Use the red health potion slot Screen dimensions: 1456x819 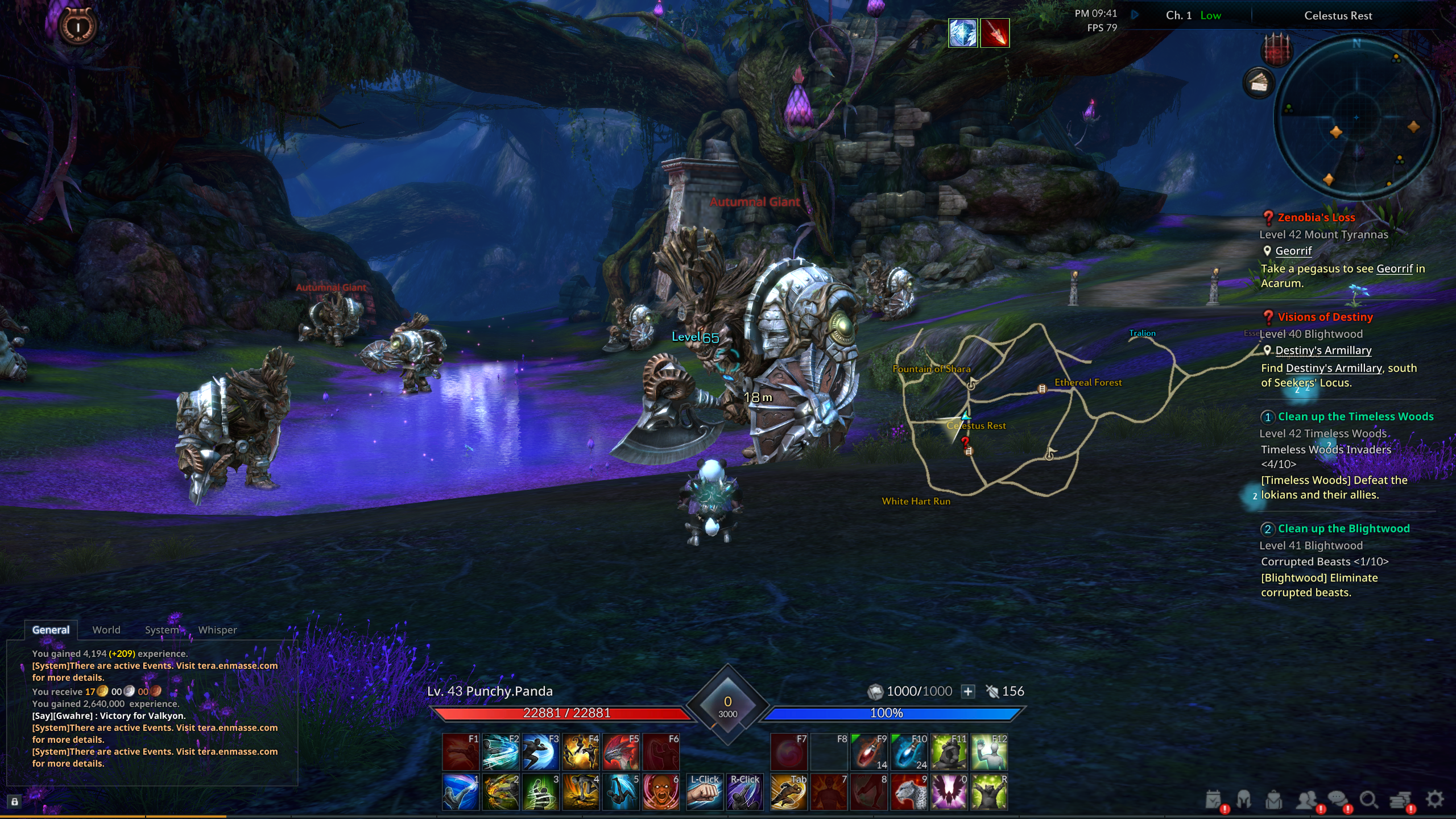(x=868, y=752)
